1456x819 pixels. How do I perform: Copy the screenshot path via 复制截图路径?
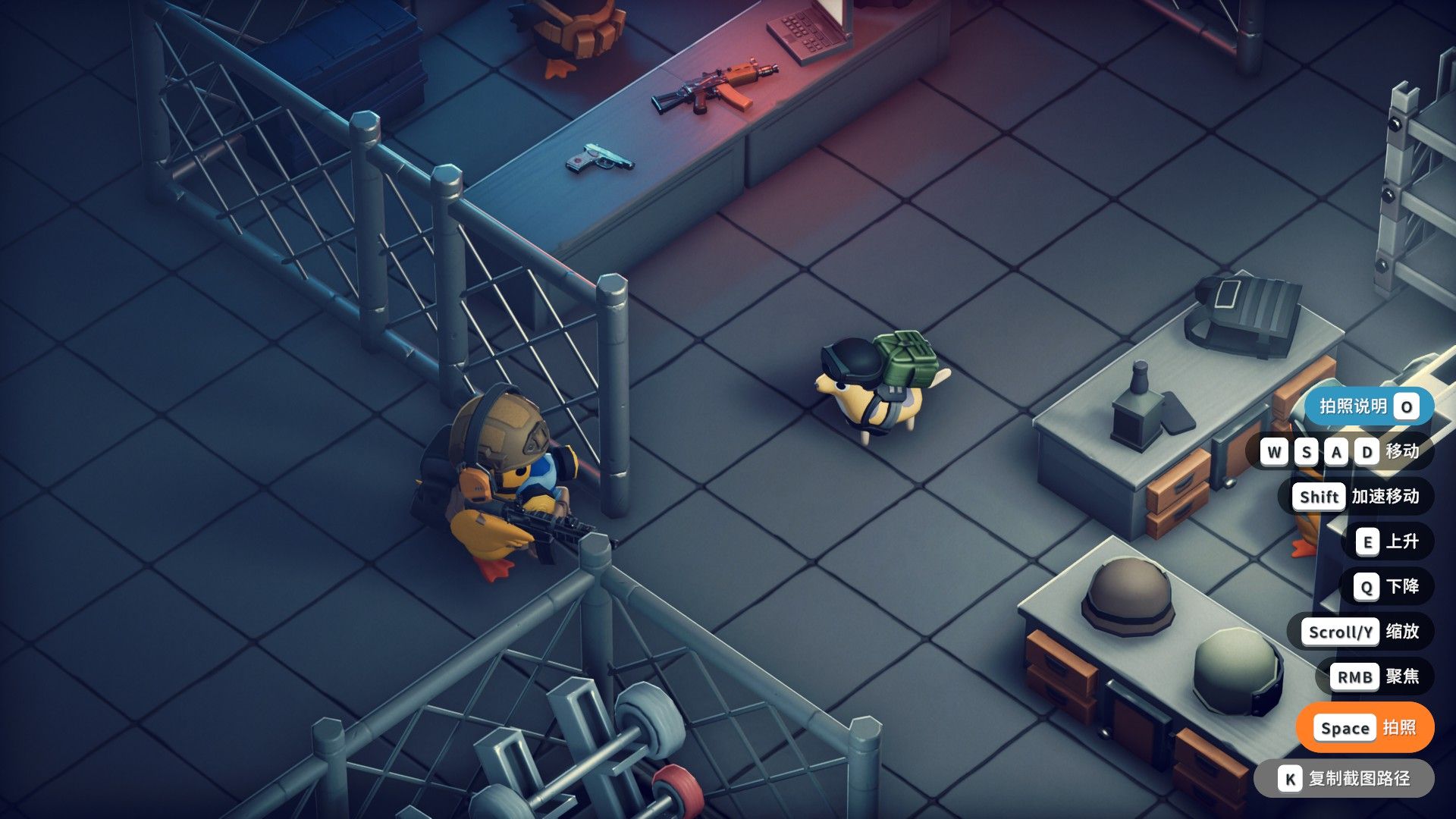(x=1344, y=779)
